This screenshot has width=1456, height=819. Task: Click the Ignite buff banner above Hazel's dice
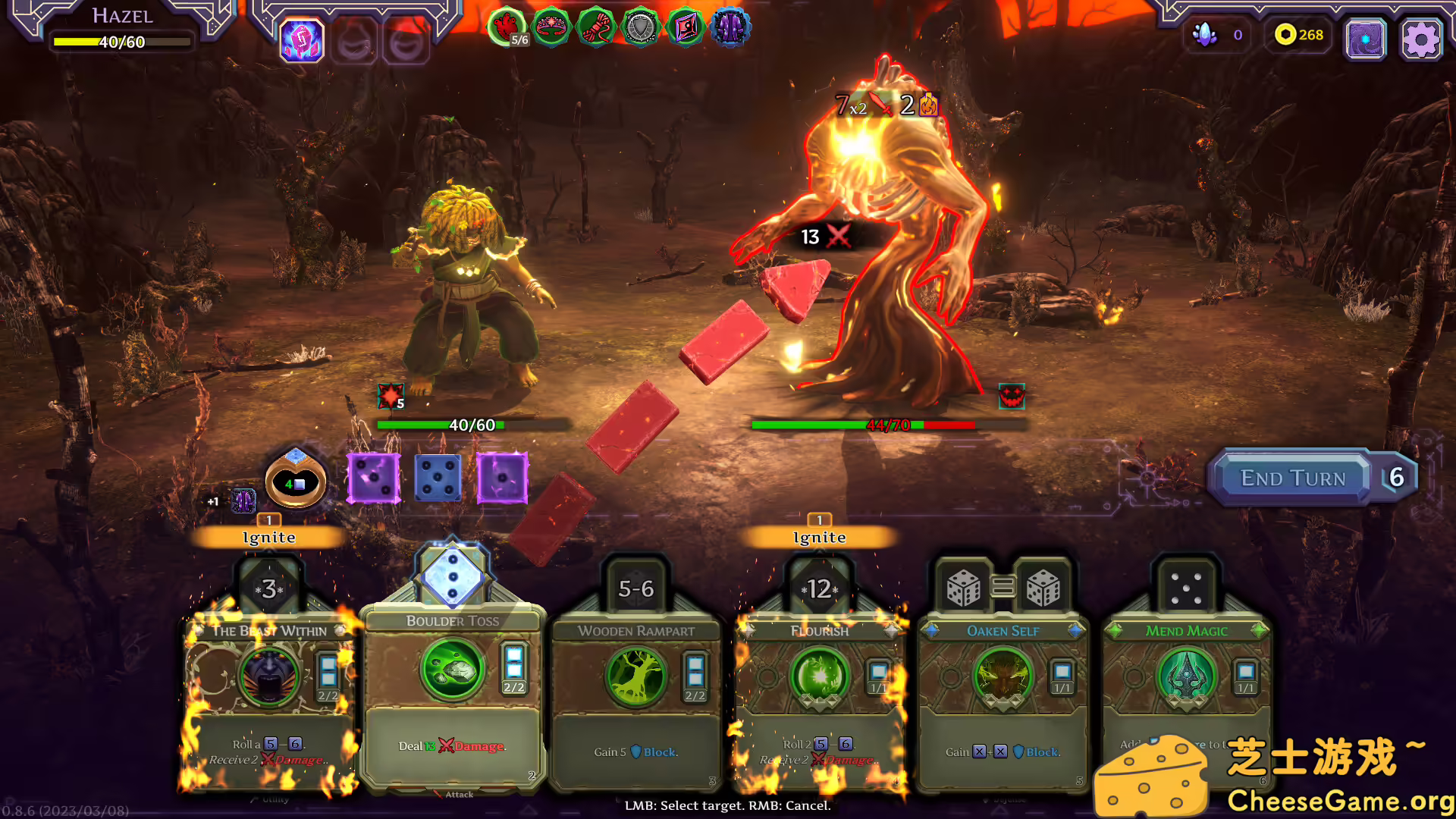[x=269, y=537]
